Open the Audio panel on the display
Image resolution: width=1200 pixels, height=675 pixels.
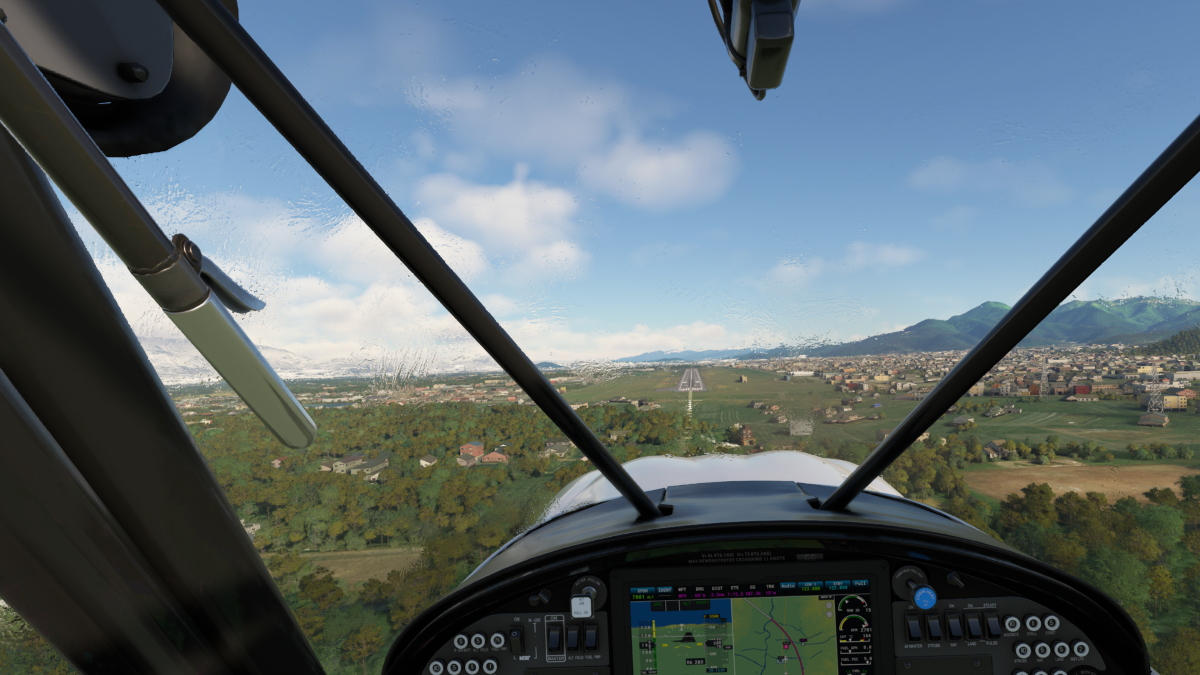click(788, 586)
